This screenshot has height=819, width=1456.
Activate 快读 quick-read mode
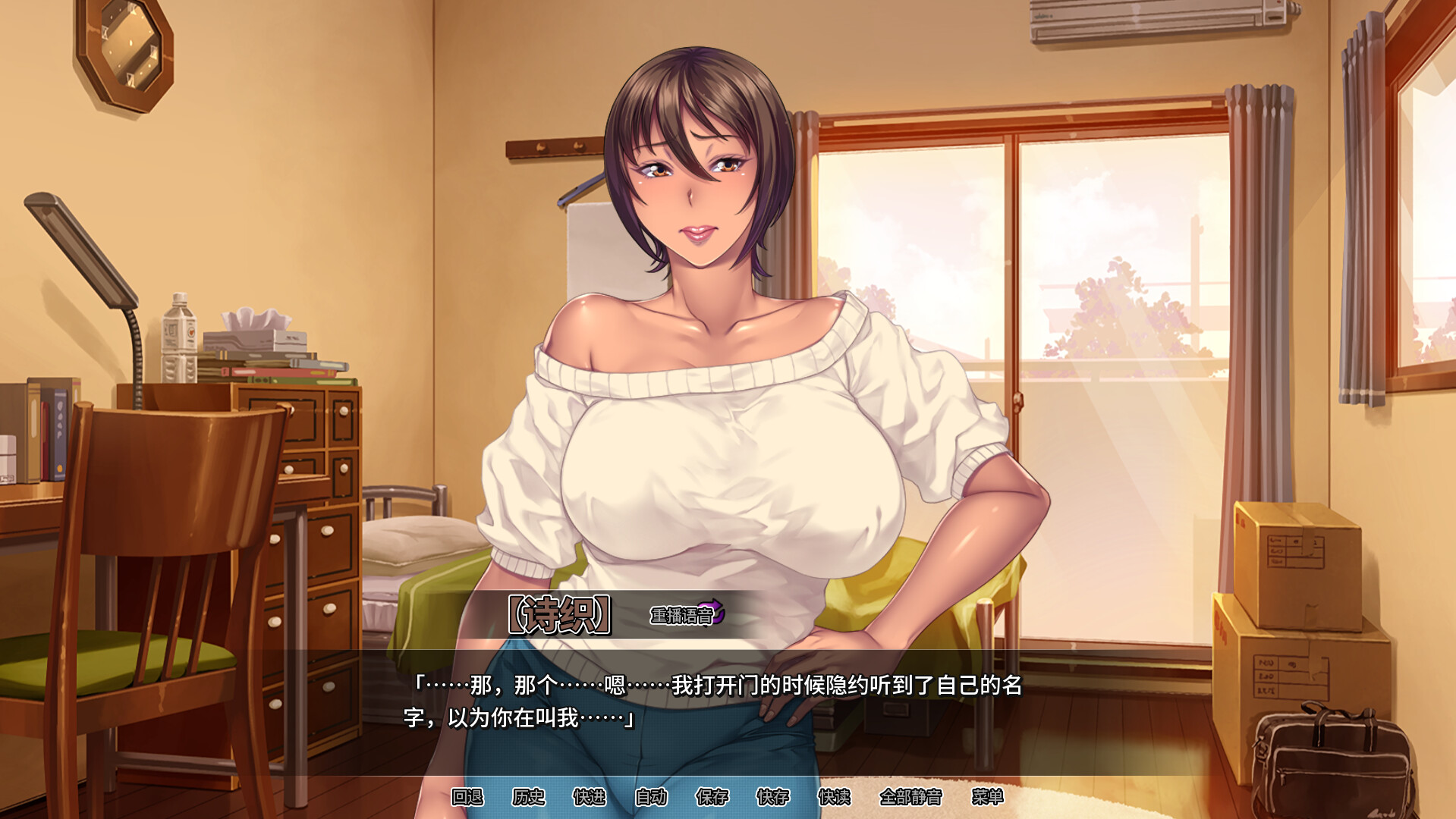[835, 799]
